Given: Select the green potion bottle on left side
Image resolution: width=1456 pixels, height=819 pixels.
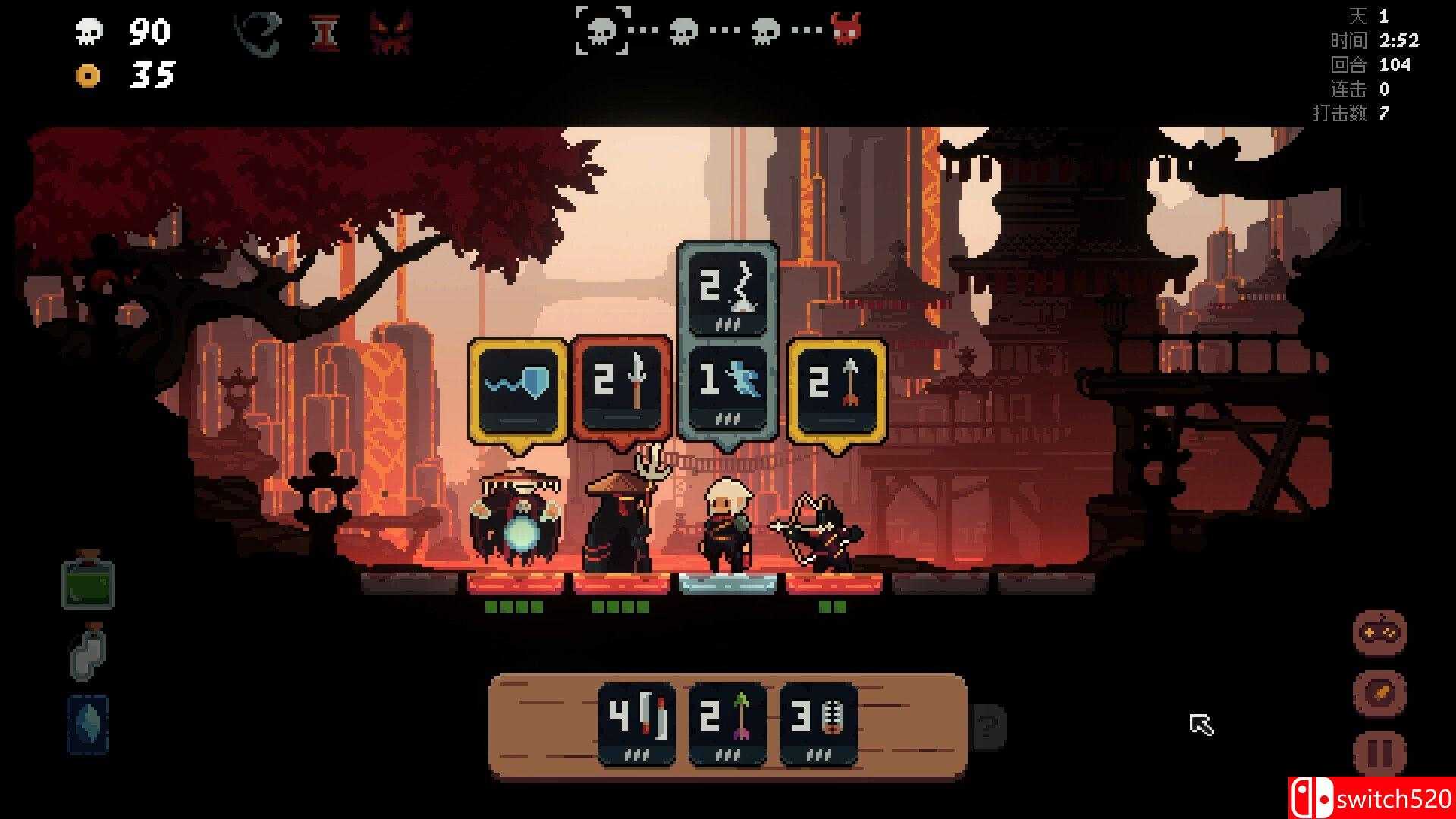Looking at the screenshot, I should pyautogui.click(x=89, y=585).
